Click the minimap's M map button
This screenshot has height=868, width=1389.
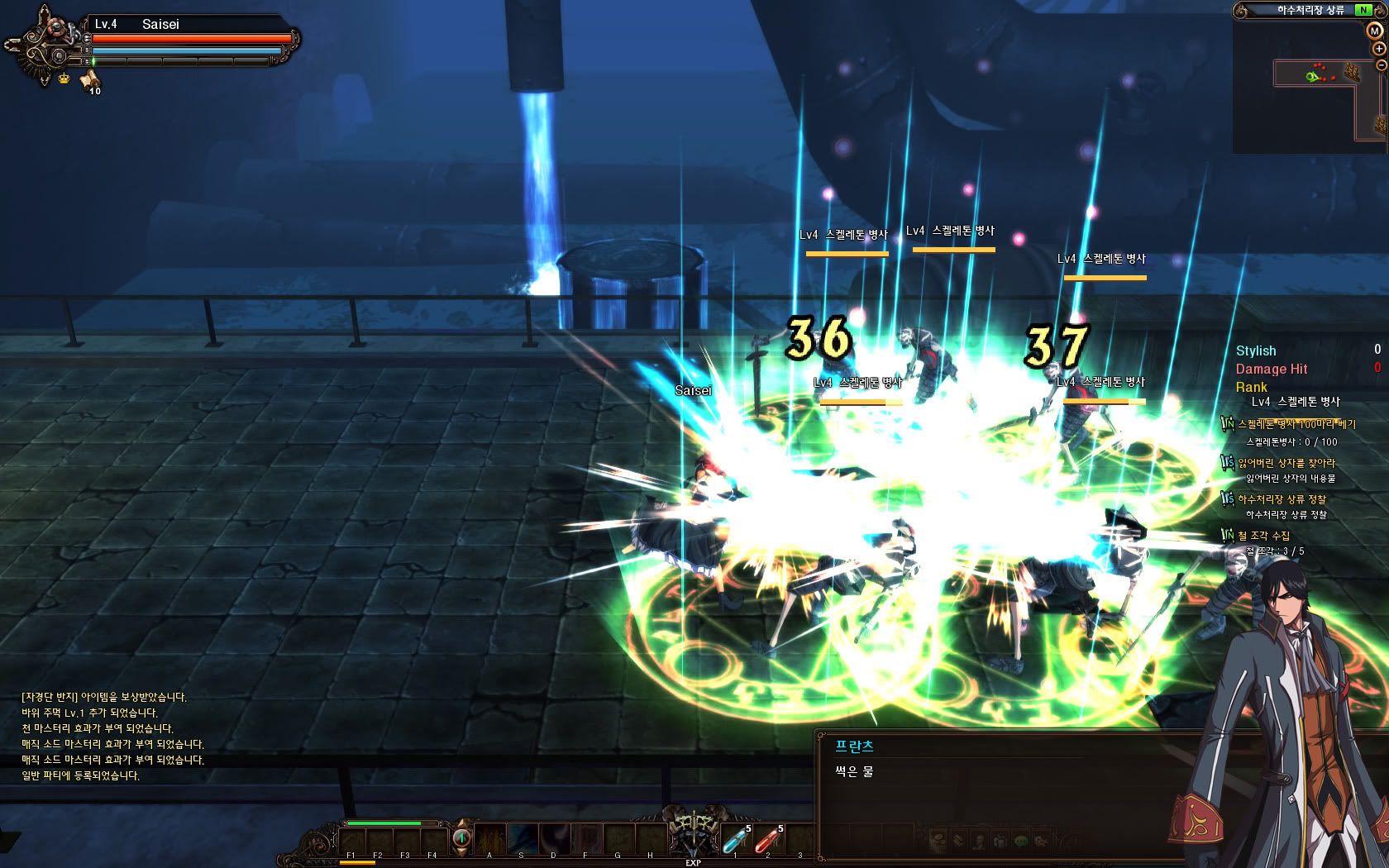1373,31
